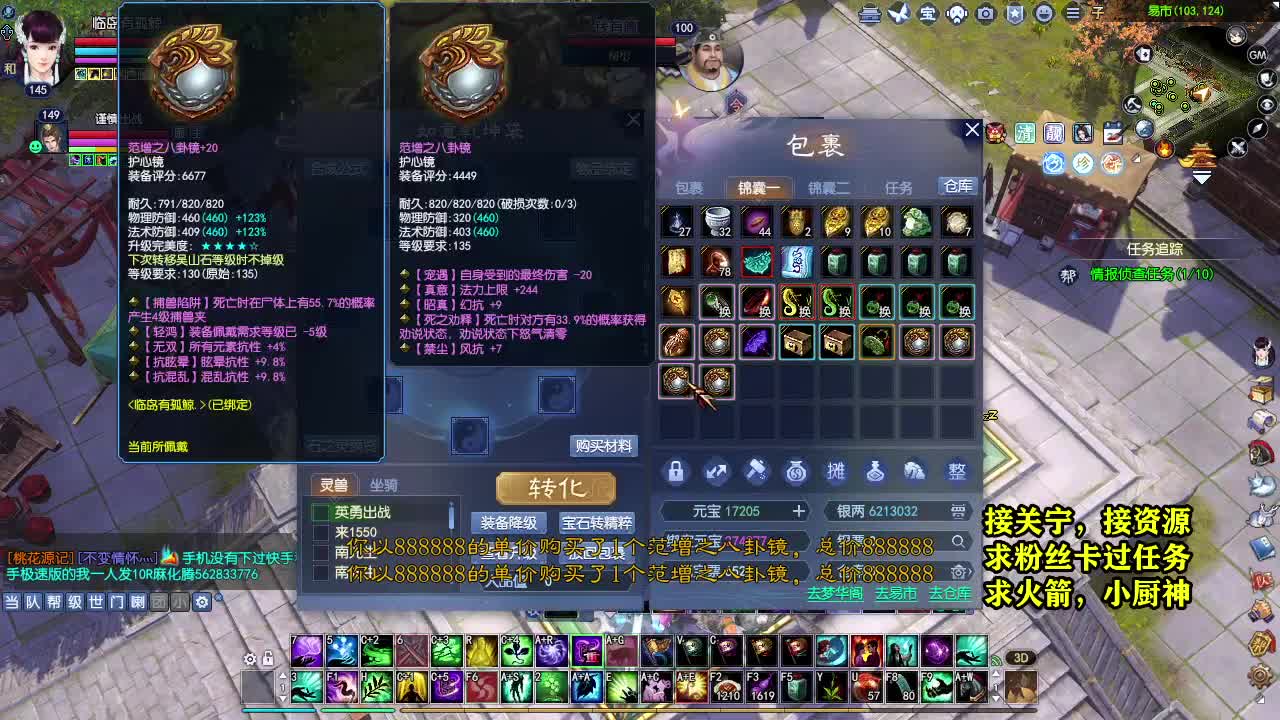Click the gear settings icon near the chat bar
The width and height of the screenshot is (1280, 720).
coord(201,602)
